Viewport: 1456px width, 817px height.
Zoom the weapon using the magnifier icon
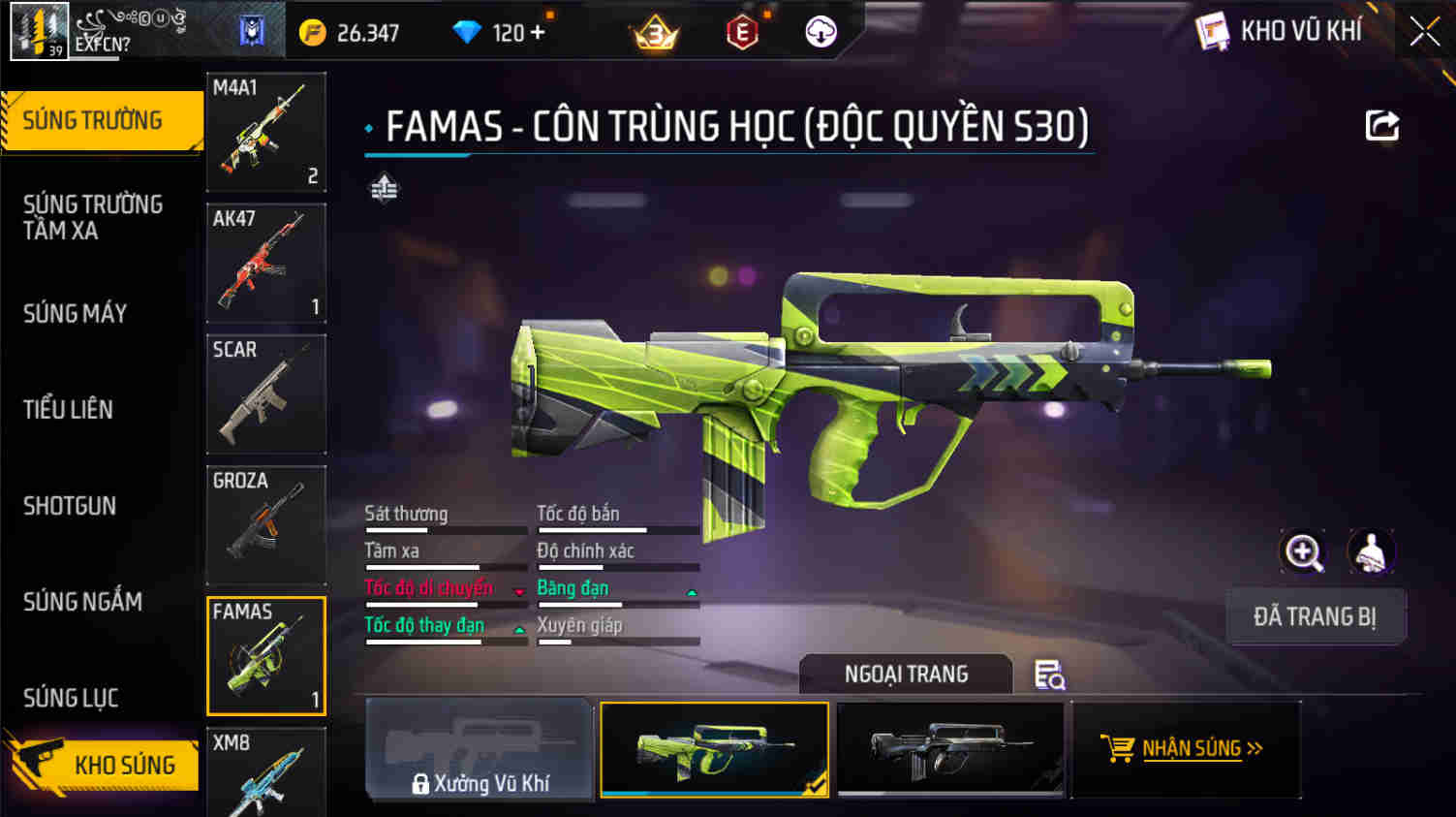click(1303, 552)
